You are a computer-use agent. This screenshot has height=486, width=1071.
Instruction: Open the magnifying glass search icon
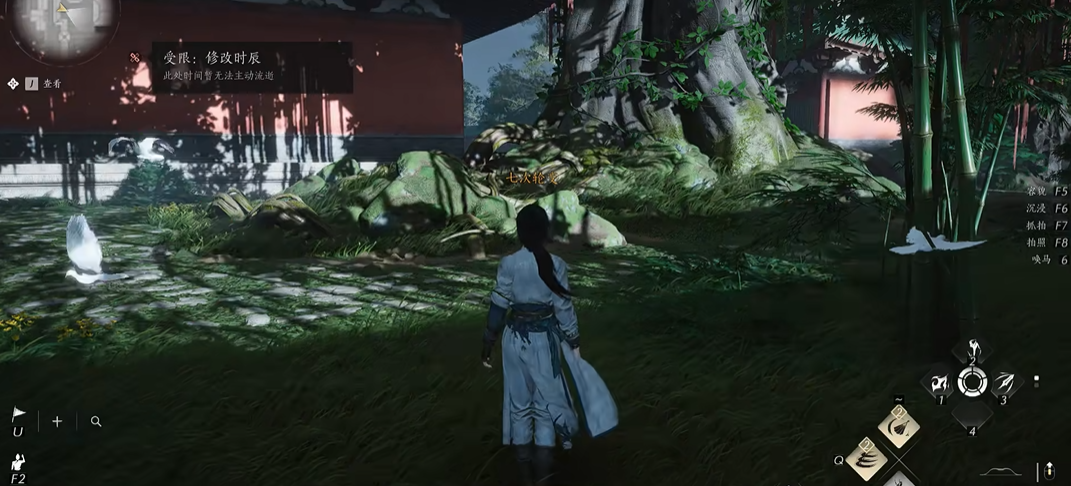click(96, 422)
